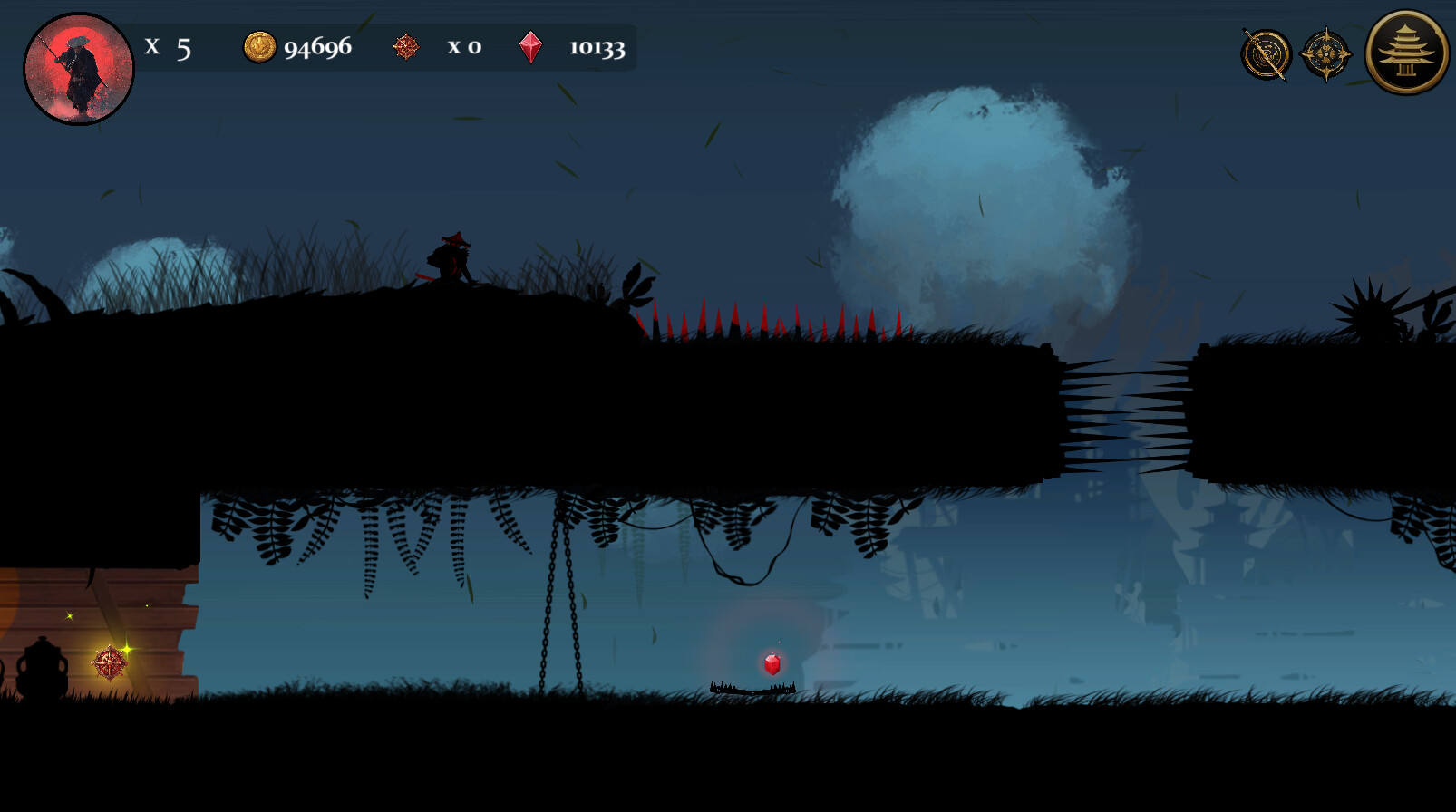Click the dark vase on the left platform
The image size is (1456, 812).
coord(44,671)
